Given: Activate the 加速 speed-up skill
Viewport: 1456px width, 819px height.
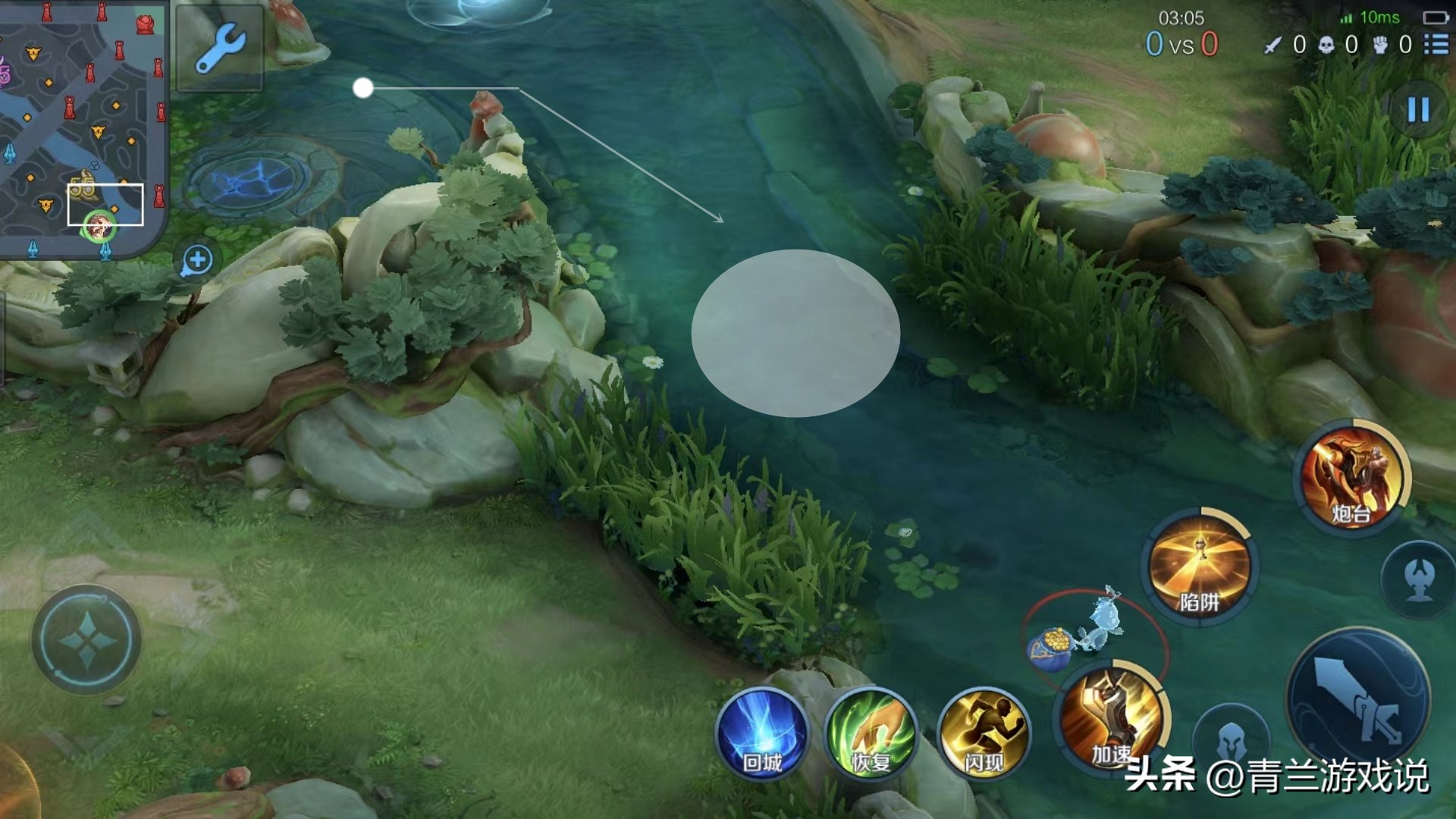Looking at the screenshot, I should point(1111,717).
